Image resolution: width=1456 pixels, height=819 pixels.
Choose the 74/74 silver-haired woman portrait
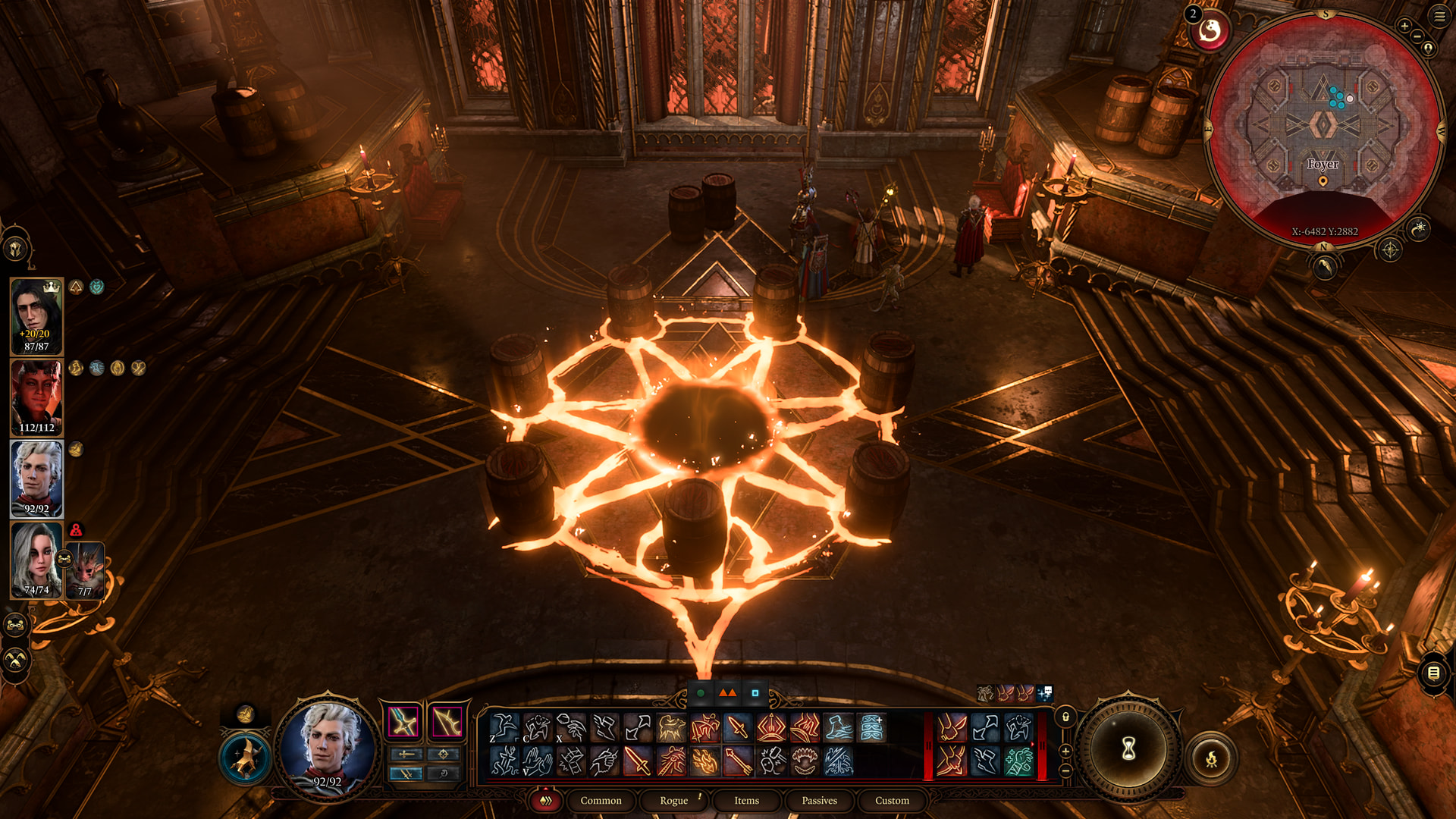click(36, 560)
